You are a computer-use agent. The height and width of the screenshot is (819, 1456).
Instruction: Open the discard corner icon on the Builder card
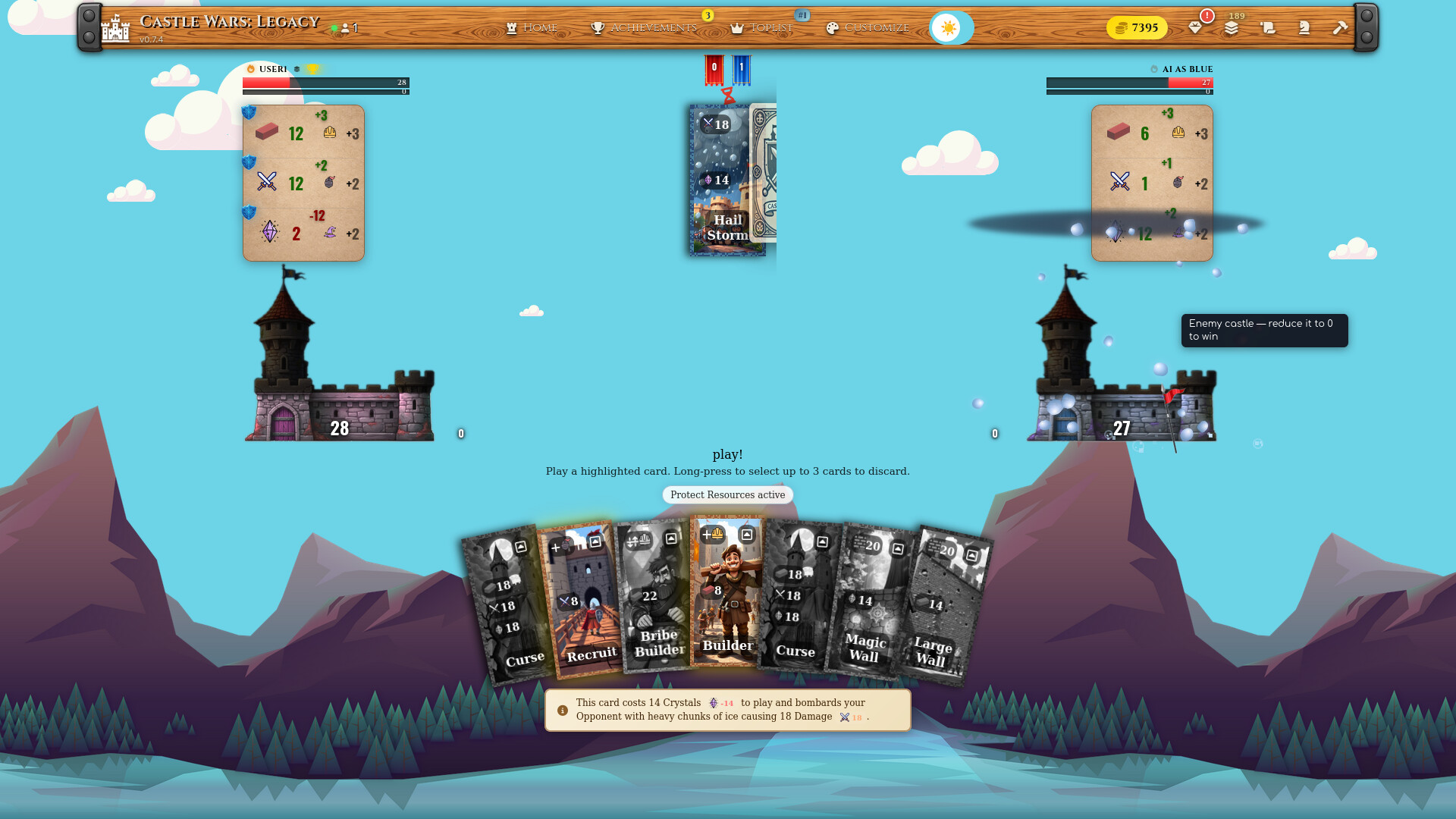747,534
